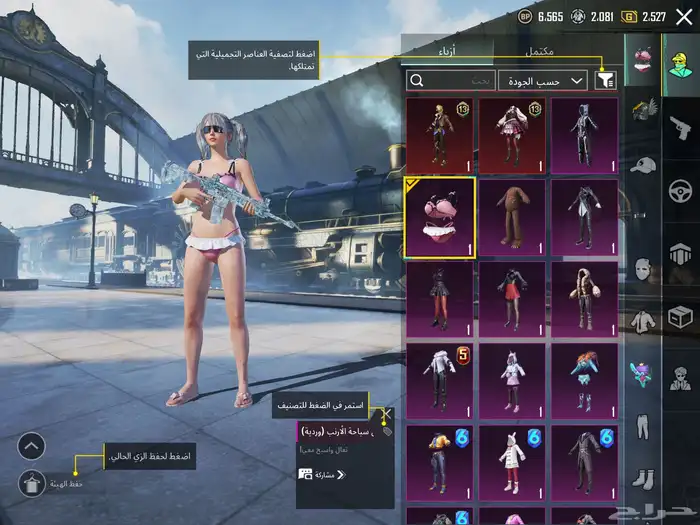This screenshot has width=700, height=525.
Task: Click the filter funnel icon
Action: tap(605, 80)
